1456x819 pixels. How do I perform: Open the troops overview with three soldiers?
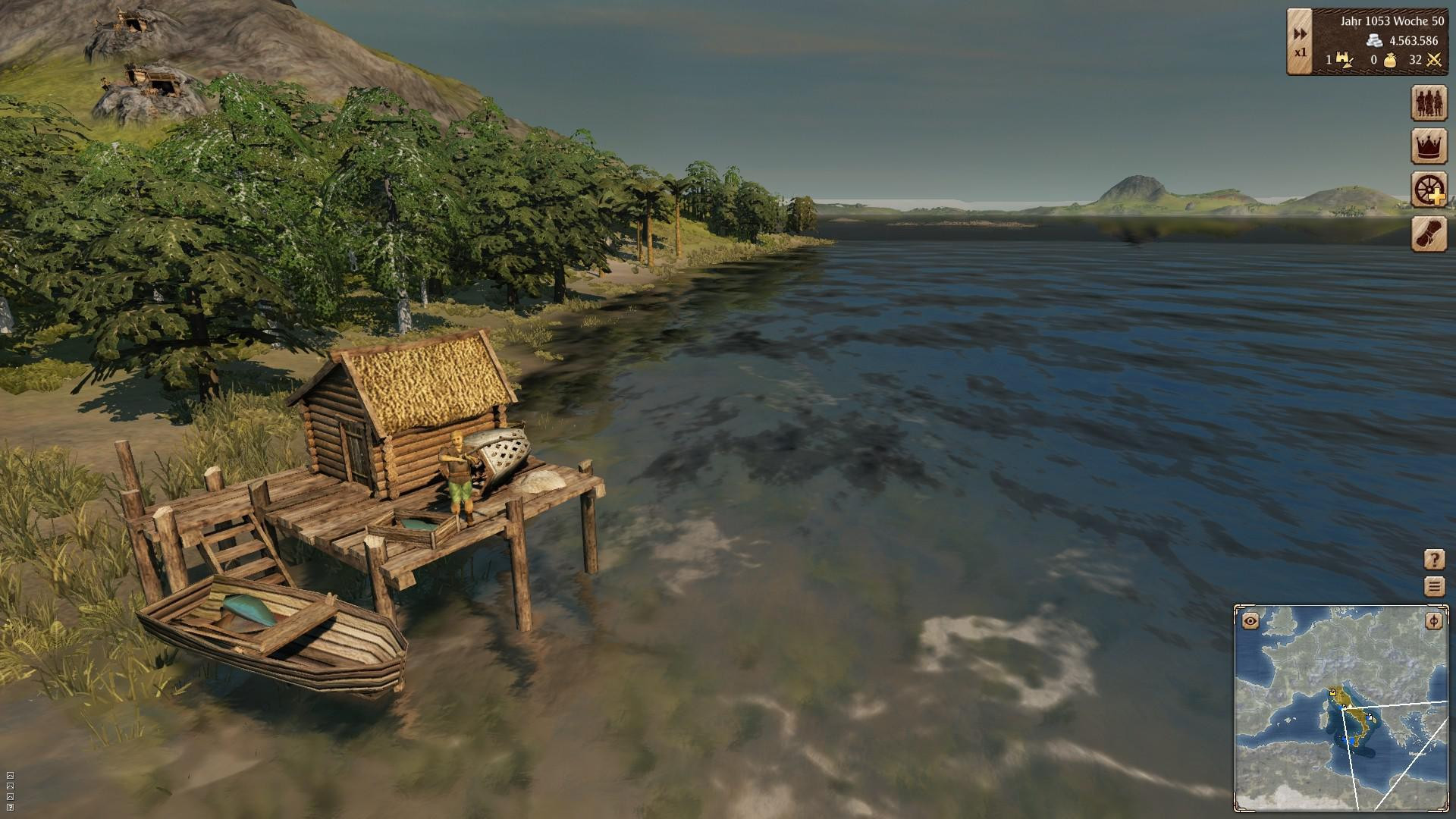pos(1429,102)
